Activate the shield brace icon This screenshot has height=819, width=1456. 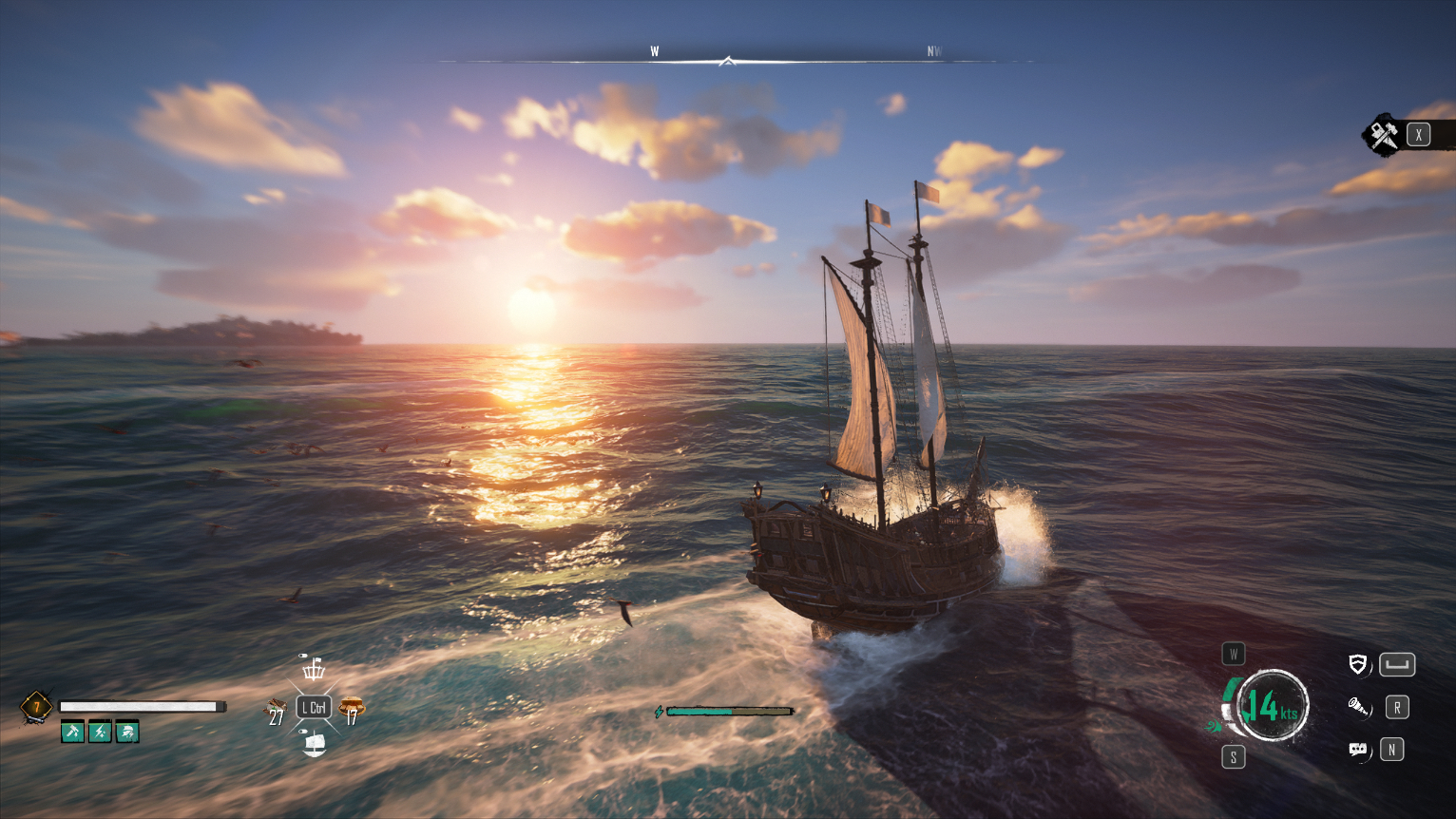pos(1358,664)
